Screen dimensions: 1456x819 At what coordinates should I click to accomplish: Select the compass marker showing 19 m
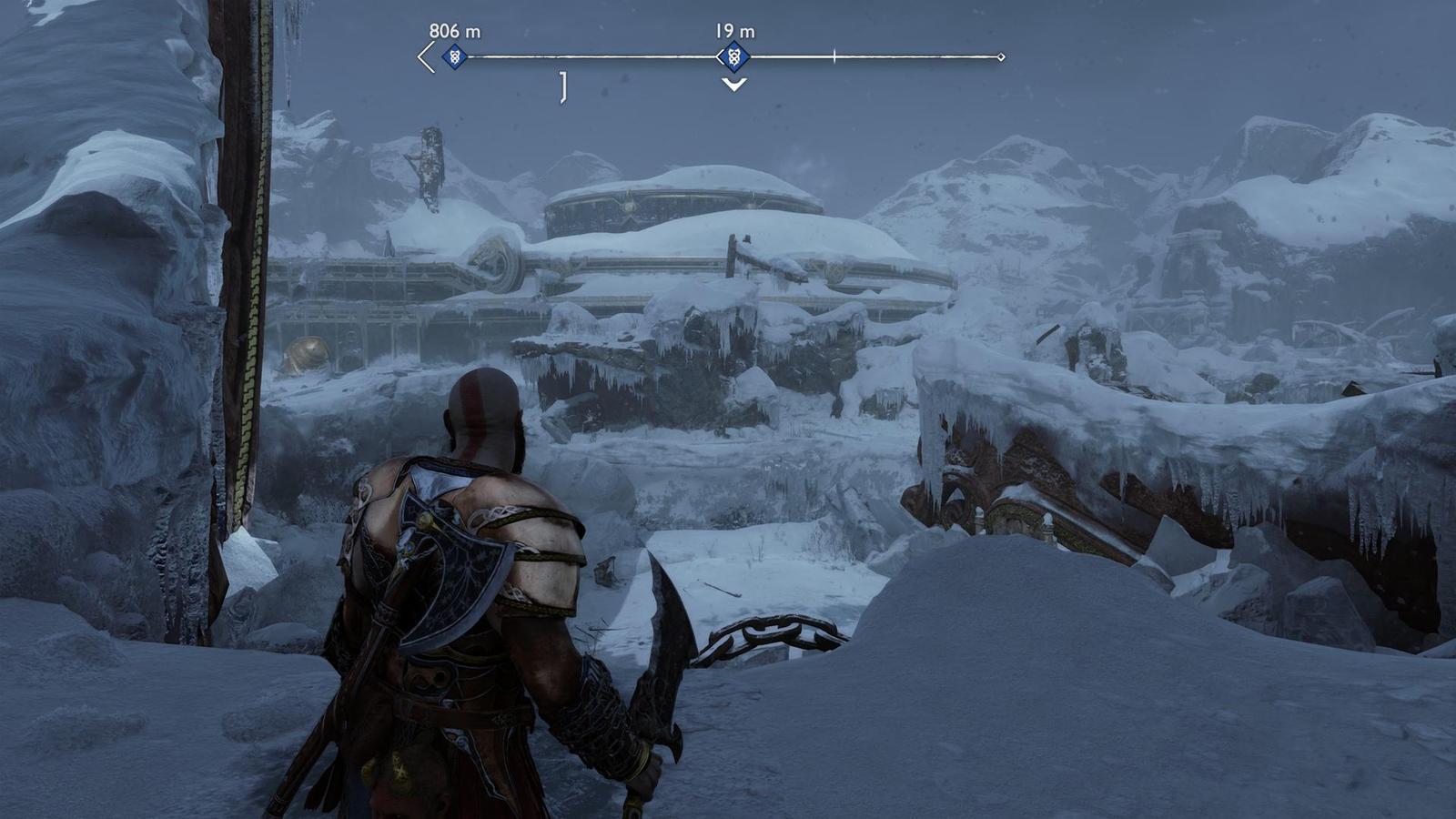click(x=734, y=57)
